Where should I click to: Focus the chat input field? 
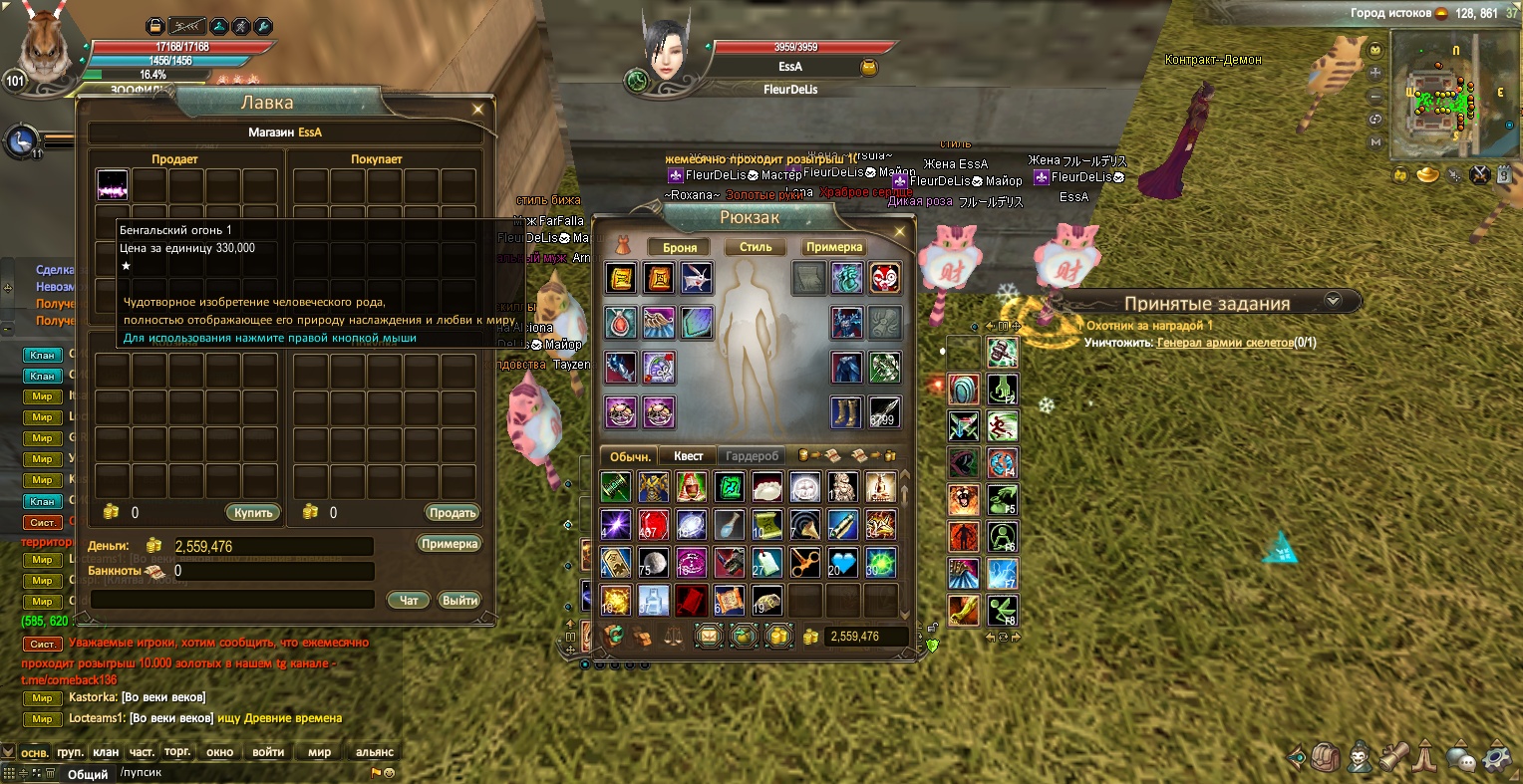pyautogui.click(x=239, y=773)
